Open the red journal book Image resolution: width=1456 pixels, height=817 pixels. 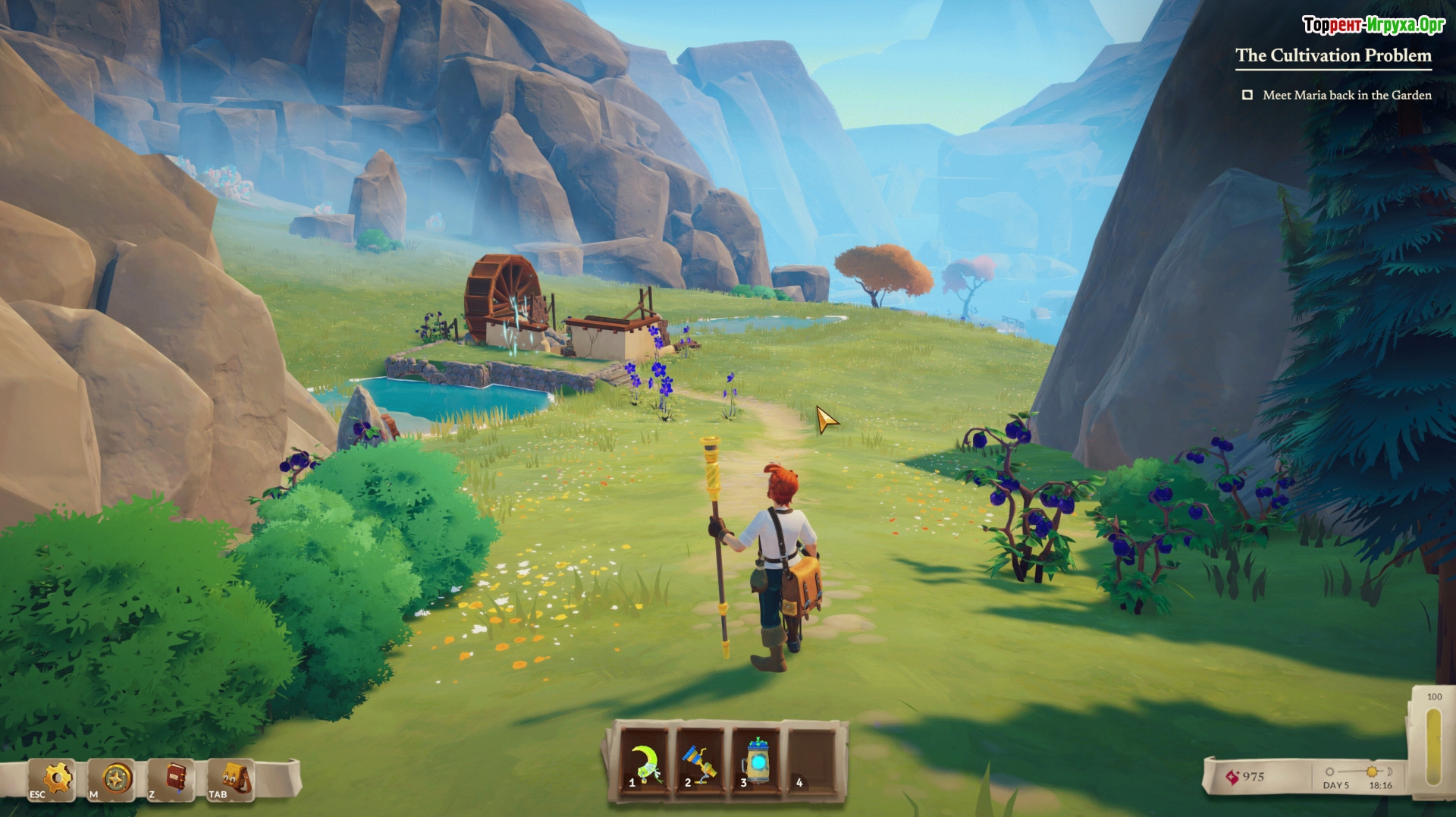[174, 778]
